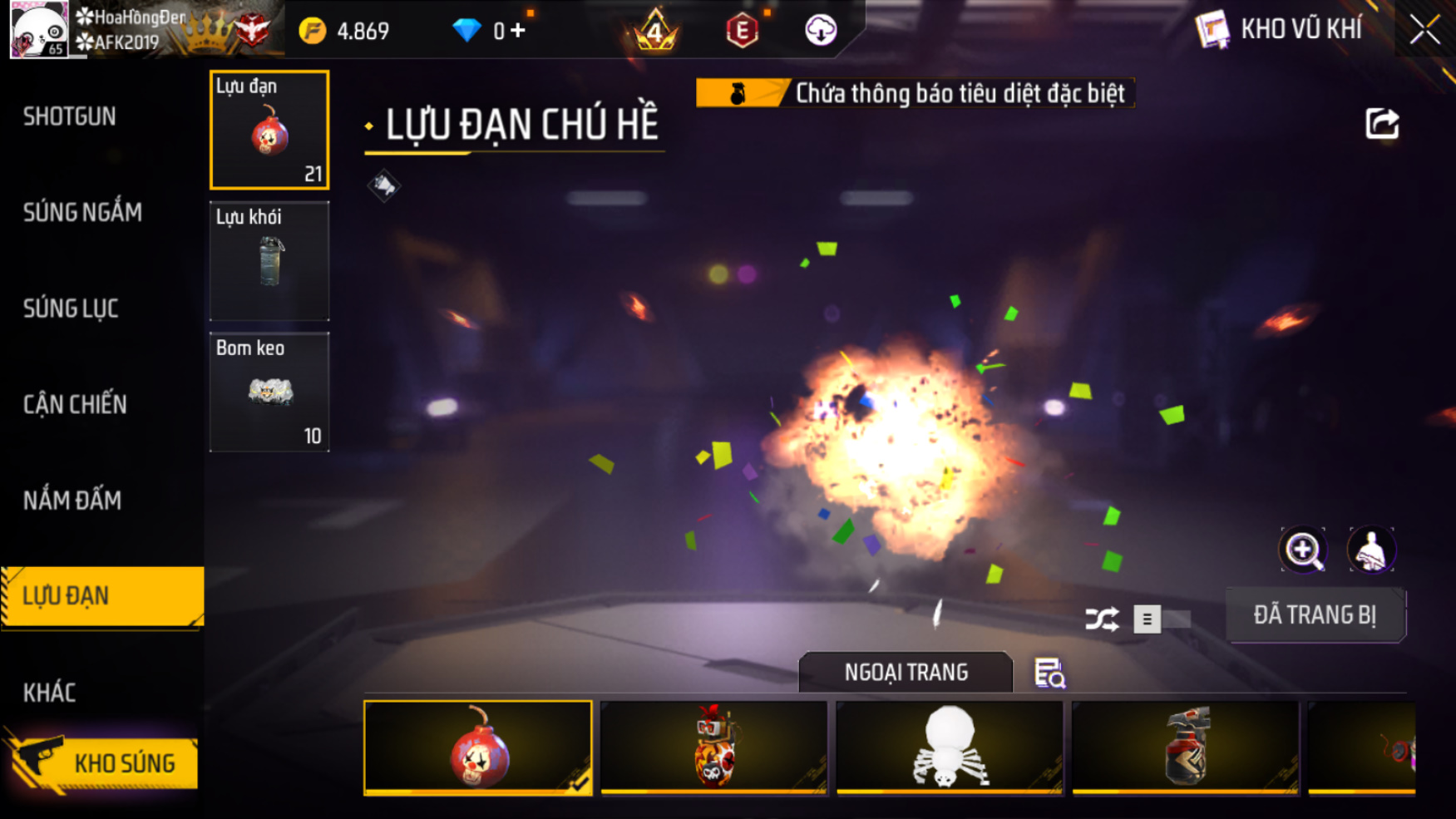Pick the white spider grenade skin
The image size is (1456, 819).
coord(949,747)
